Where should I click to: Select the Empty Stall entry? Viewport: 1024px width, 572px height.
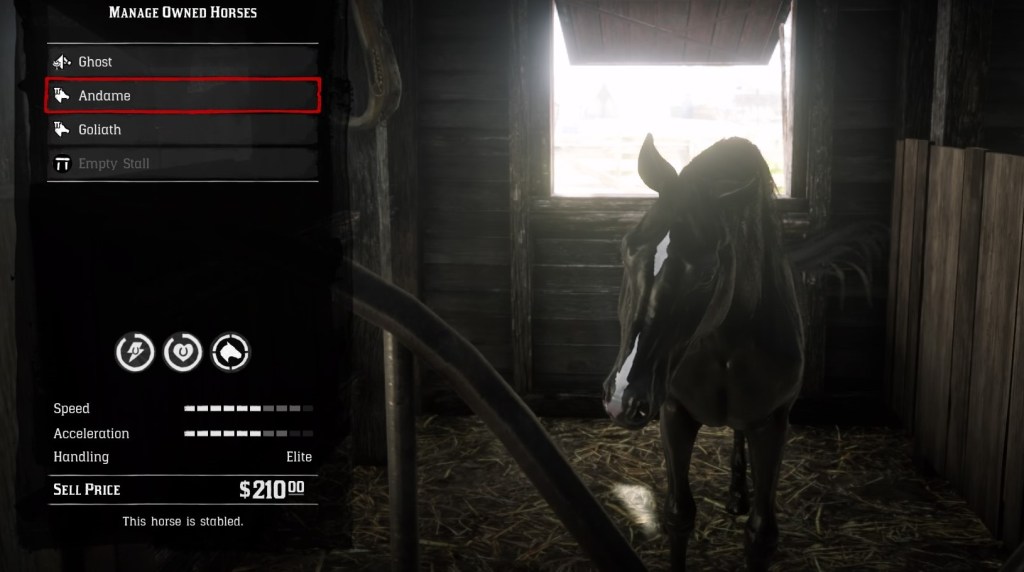(182, 164)
